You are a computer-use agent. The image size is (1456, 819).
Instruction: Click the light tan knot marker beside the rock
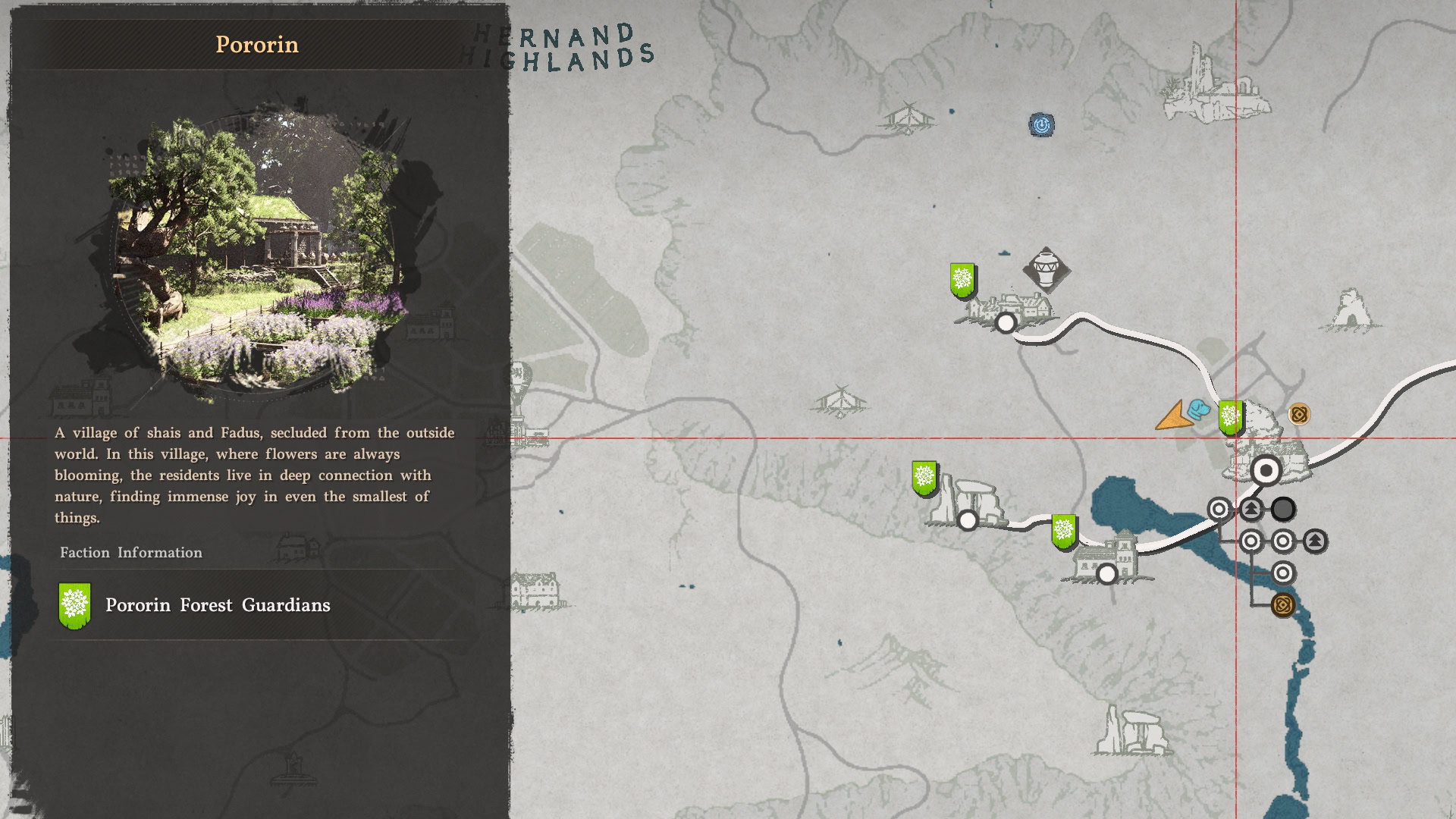(1299, 415)
